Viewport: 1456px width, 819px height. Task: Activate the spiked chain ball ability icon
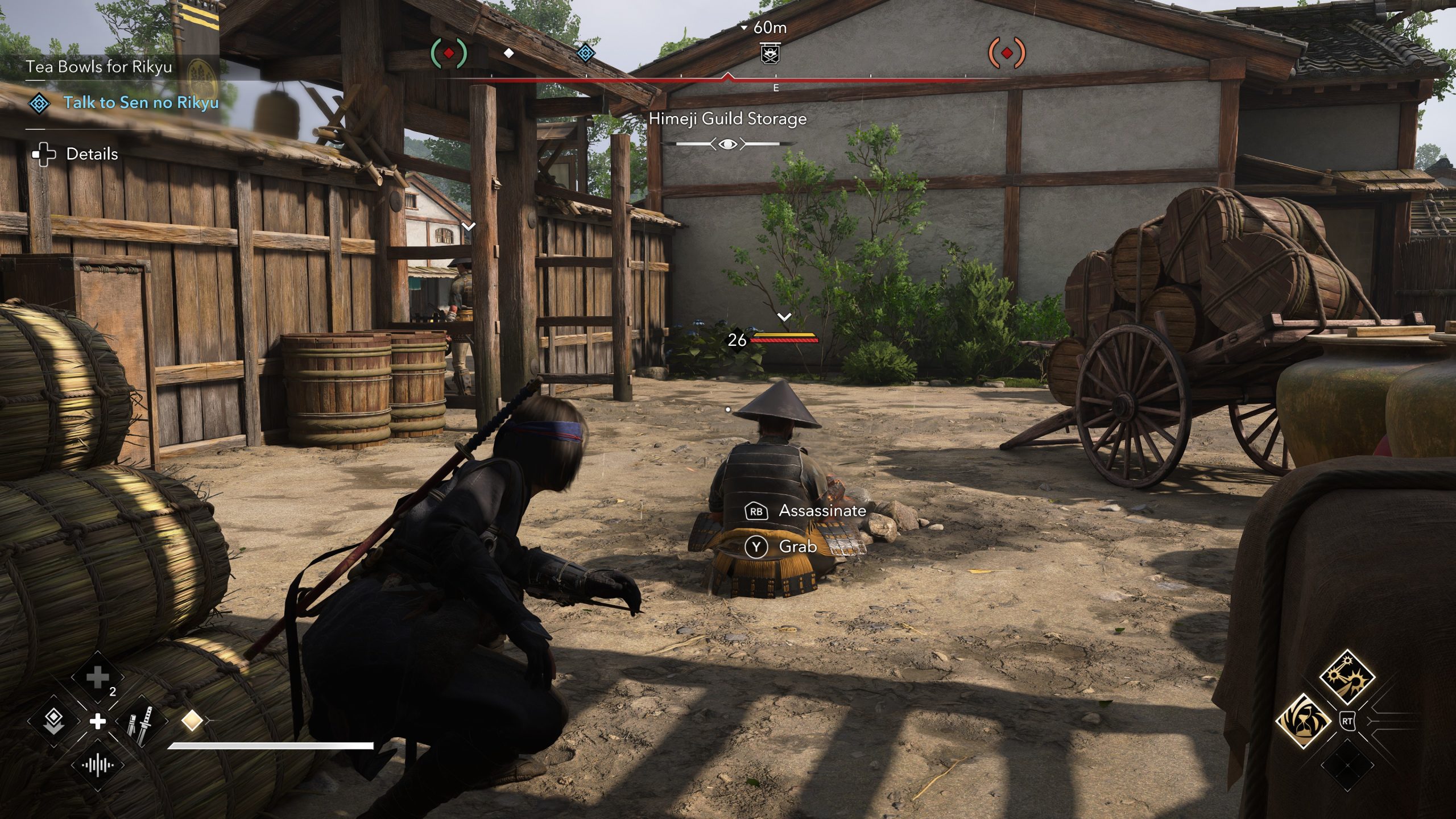coord(1346,677)
